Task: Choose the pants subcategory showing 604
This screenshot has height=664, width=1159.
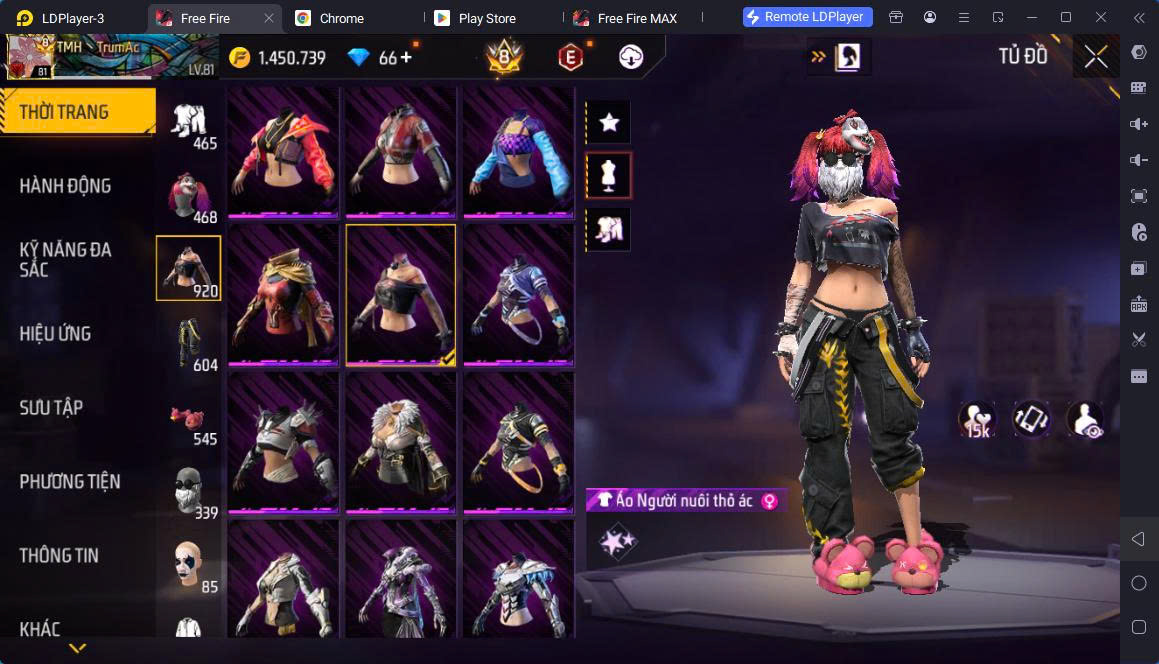Action: (189, 345)
